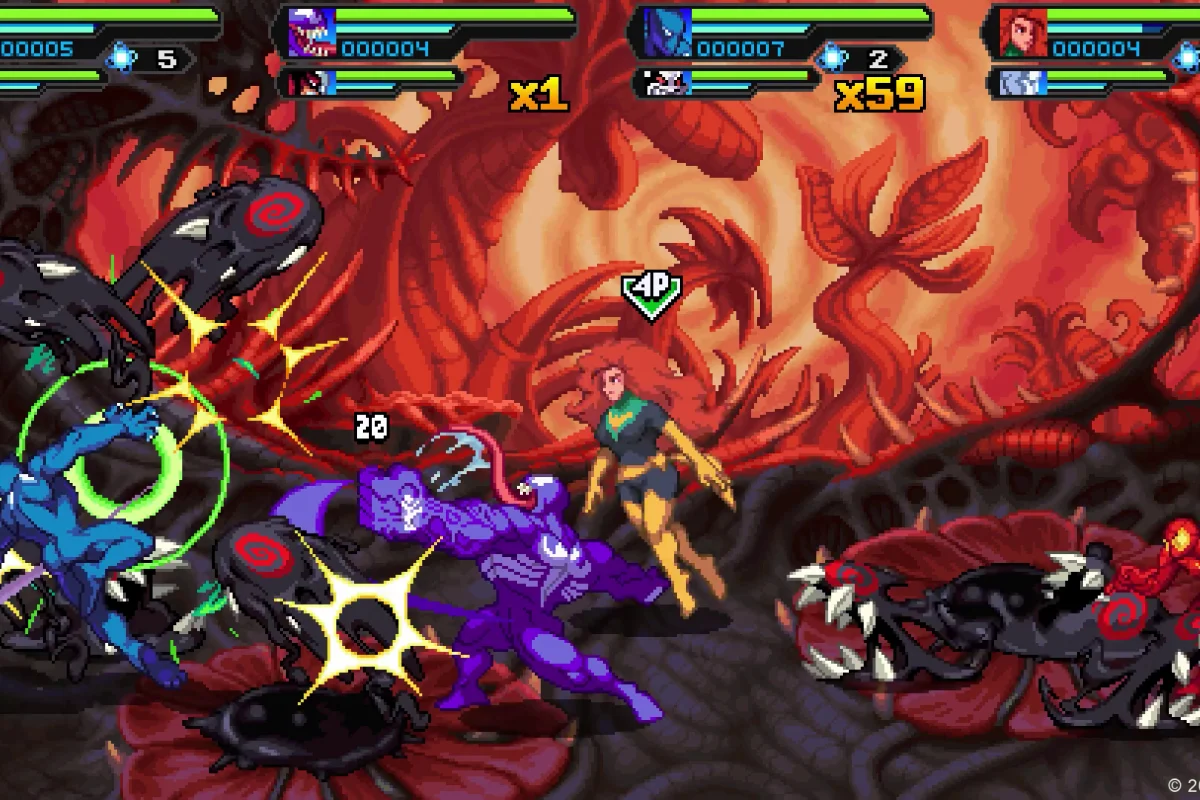The image size is (1200, 800).
Task: Pick the icy white partner portrait
Action: pyautogui.click(x=1013, y=82)
